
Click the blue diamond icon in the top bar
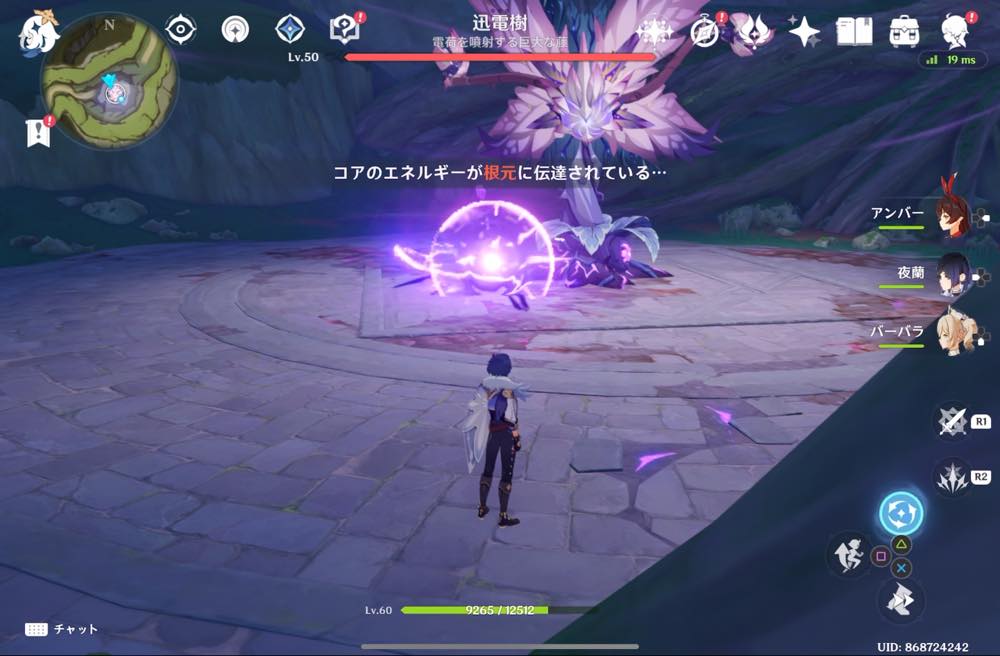(x=290, y=30)
